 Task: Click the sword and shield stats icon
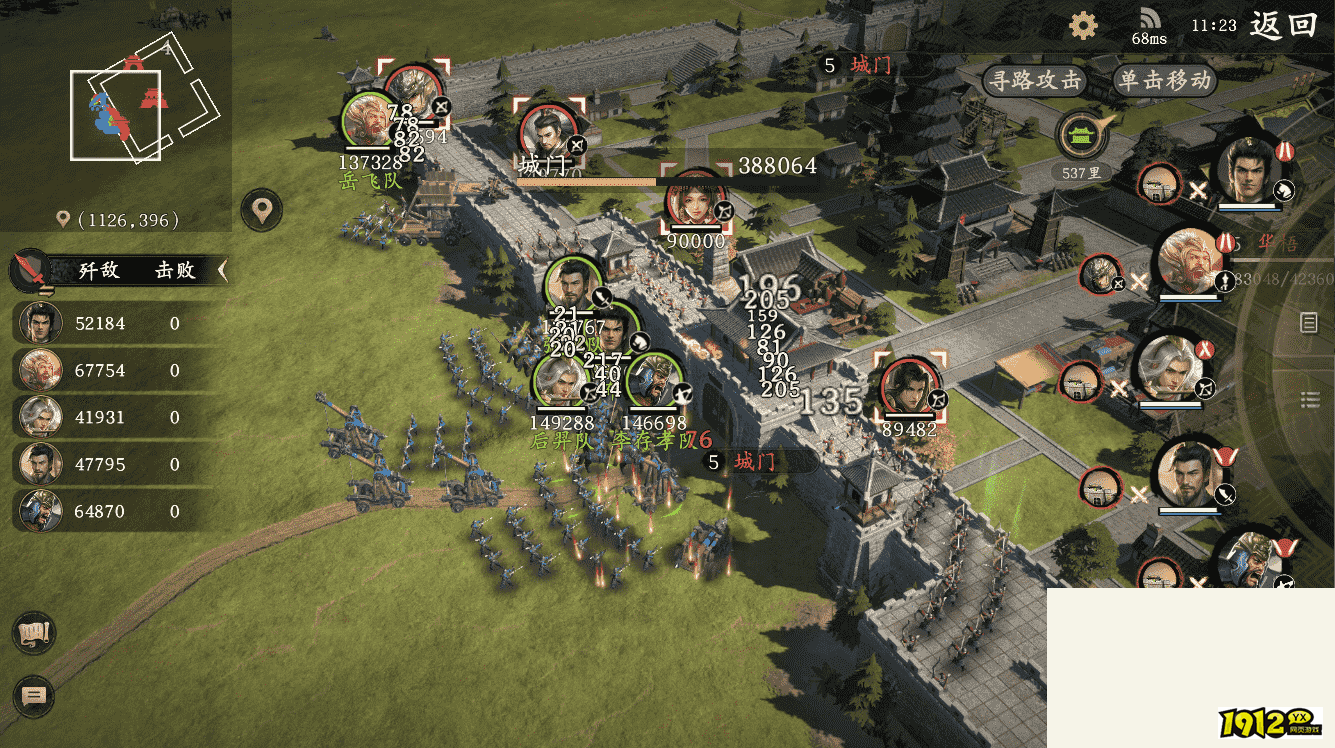[x=30, y=270]
